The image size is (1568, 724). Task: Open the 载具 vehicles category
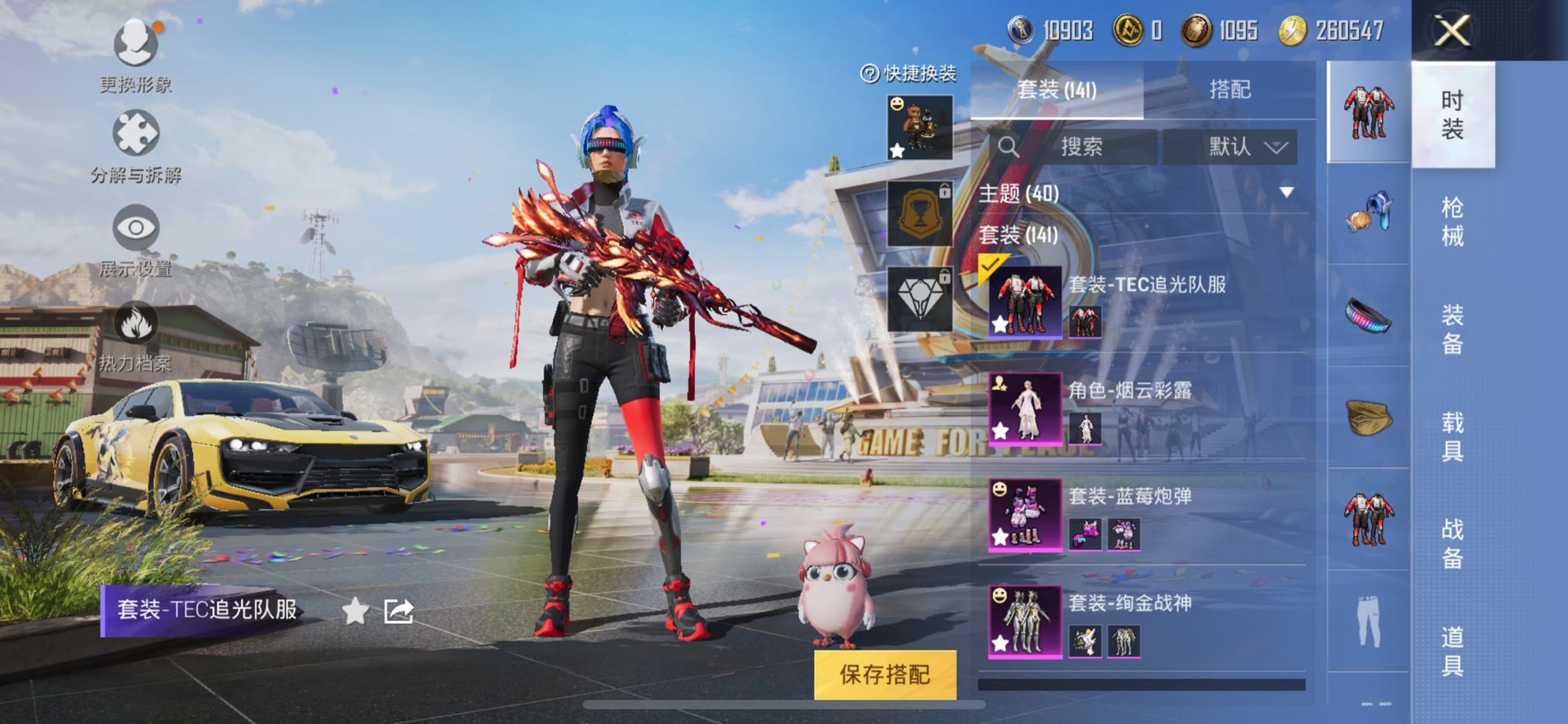point(1452,436)
